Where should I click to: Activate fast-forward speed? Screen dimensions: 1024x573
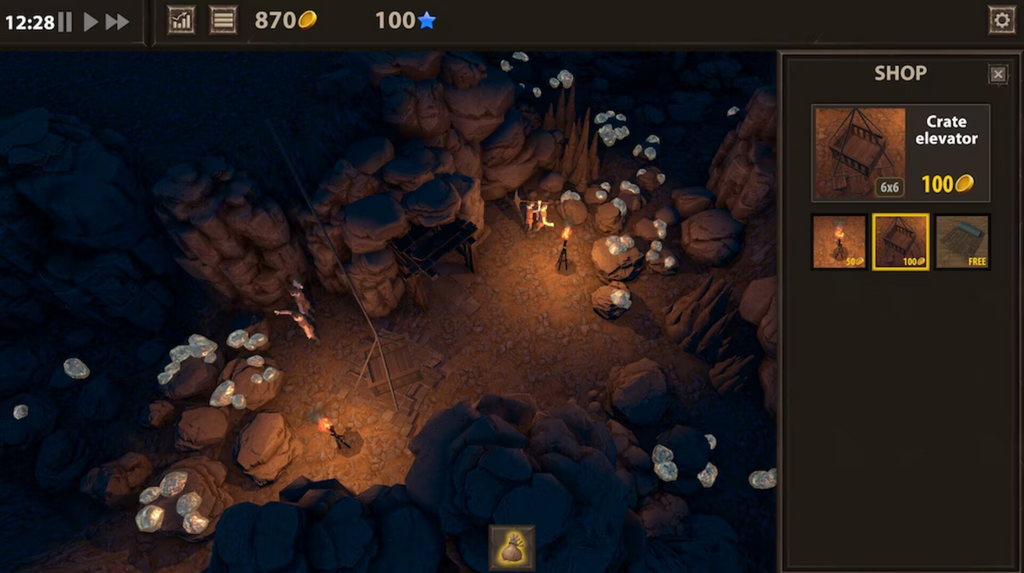[117, 21]
